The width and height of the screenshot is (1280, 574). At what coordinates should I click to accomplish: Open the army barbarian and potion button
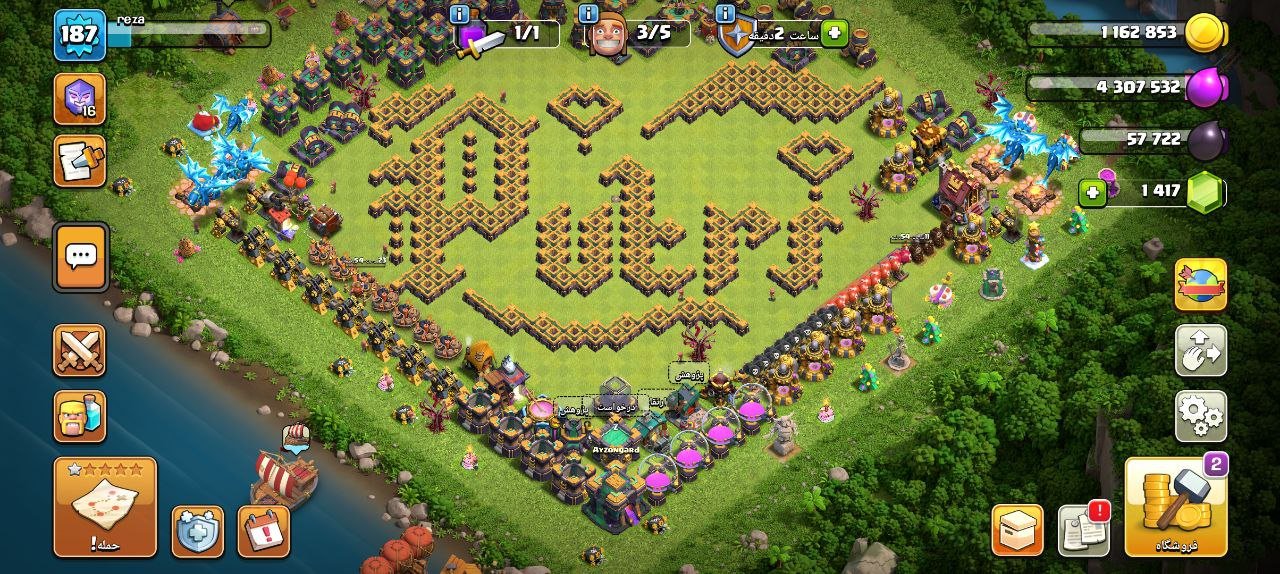pyautogui.click(x=80, y=416)
